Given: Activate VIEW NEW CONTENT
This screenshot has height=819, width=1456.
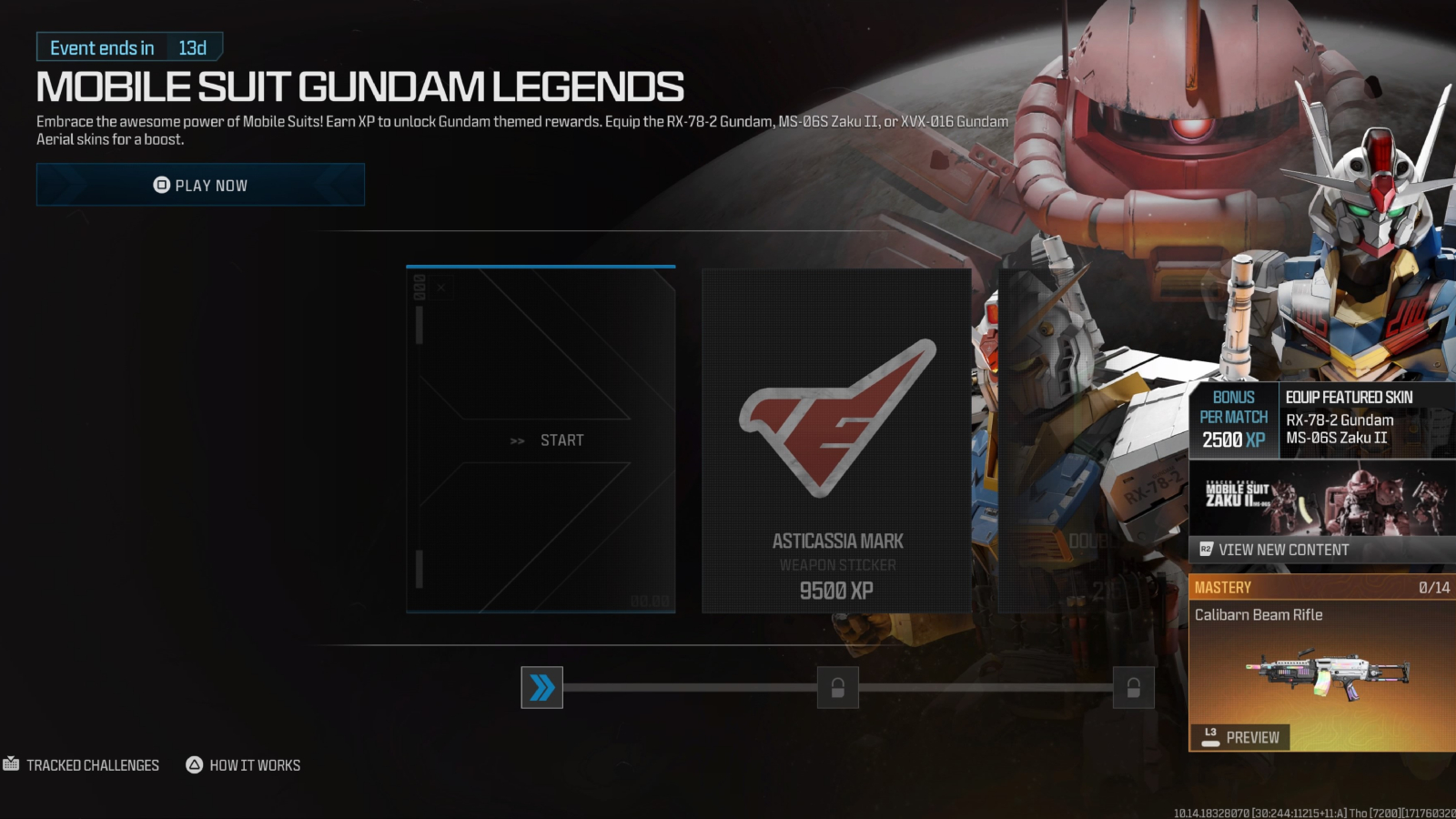Looking at the screenshot, I should click(1283, 551).
